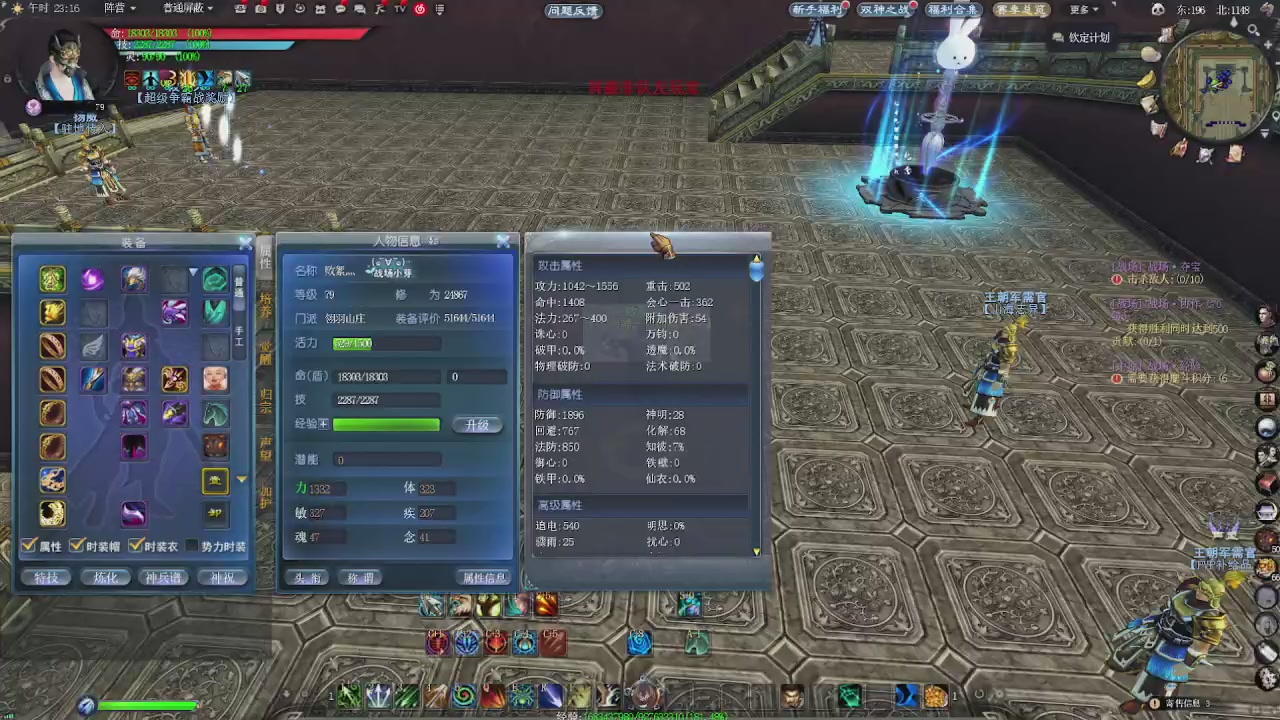Click the green experience bar
1280x720 pixels.
point(385,424)
